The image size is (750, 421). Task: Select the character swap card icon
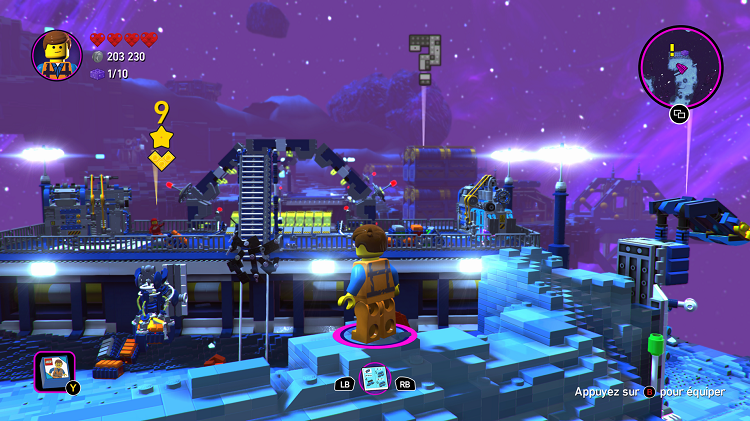click(x=55, y=370)
